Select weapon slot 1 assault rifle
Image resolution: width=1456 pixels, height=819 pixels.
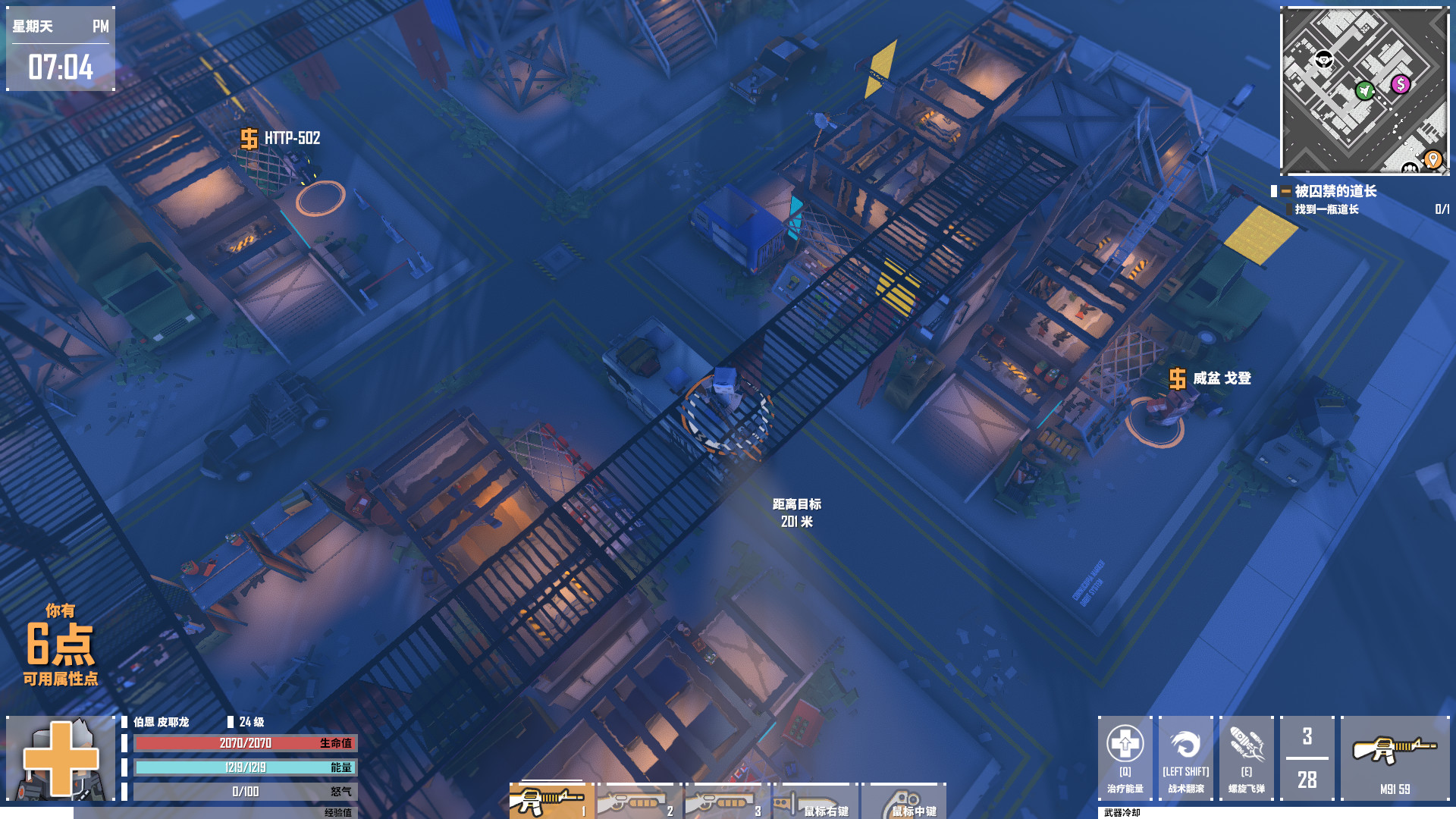550,799
